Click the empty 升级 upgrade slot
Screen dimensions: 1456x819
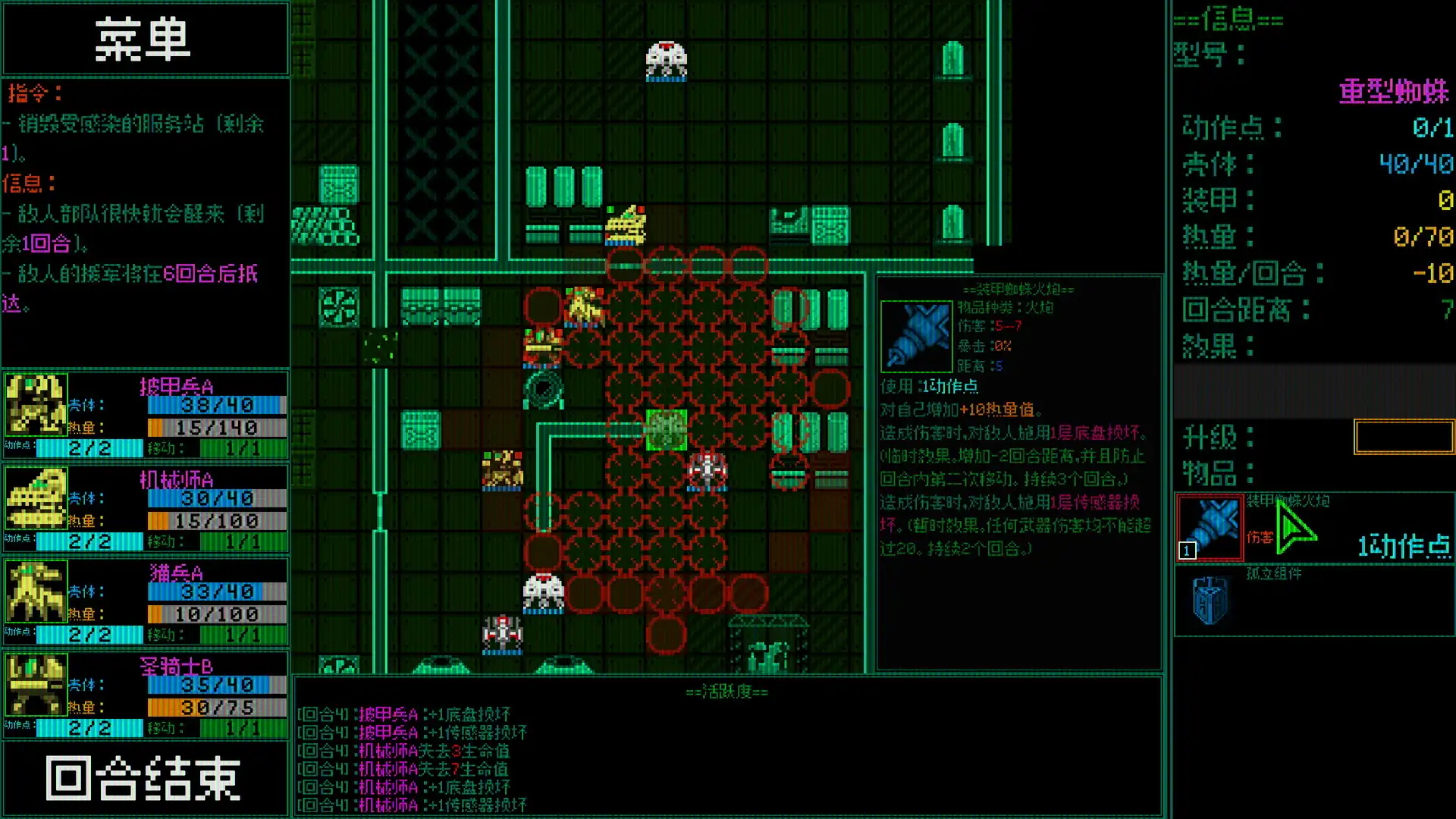[1404, 438]
